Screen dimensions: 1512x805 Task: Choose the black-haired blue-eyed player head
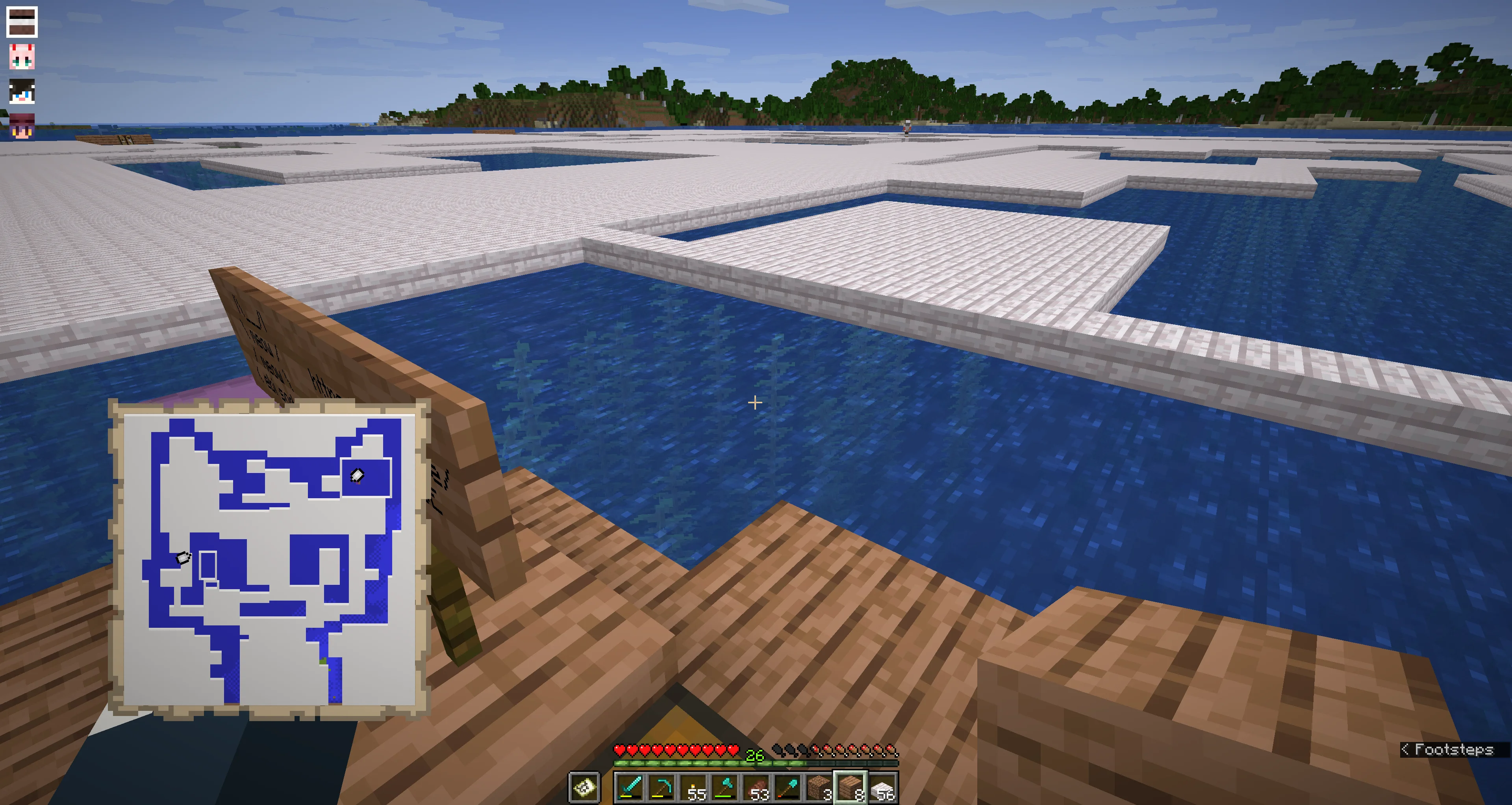[x=22, y=92]
